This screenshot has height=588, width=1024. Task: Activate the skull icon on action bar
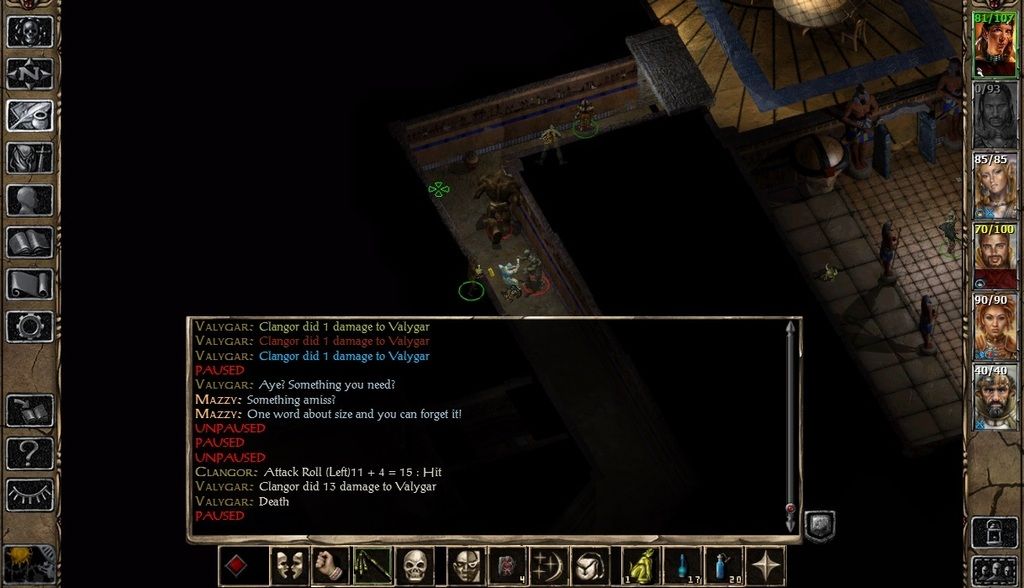[x=415, y=566]
